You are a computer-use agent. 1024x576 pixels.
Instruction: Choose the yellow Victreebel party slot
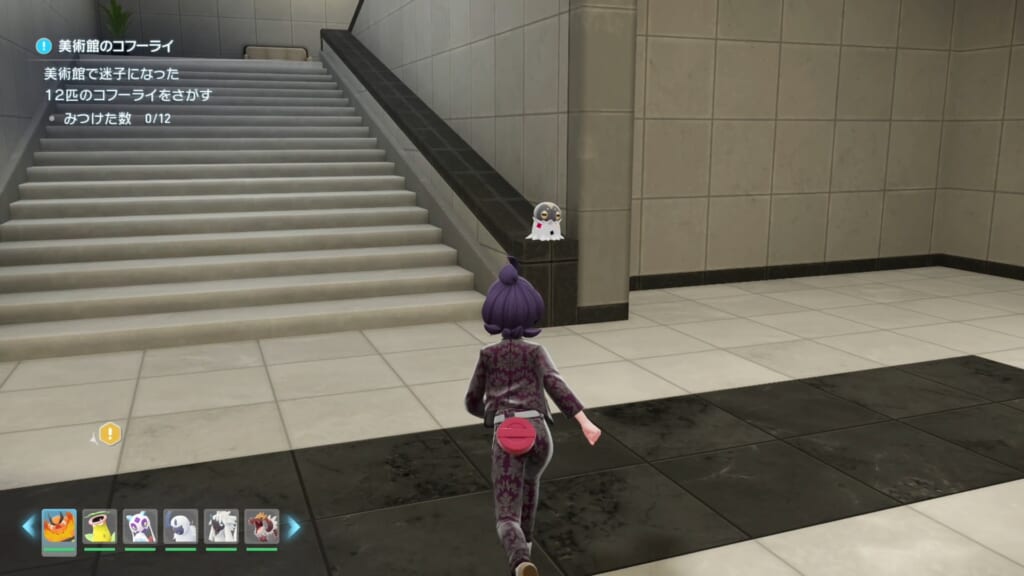(x=99, y=527)
